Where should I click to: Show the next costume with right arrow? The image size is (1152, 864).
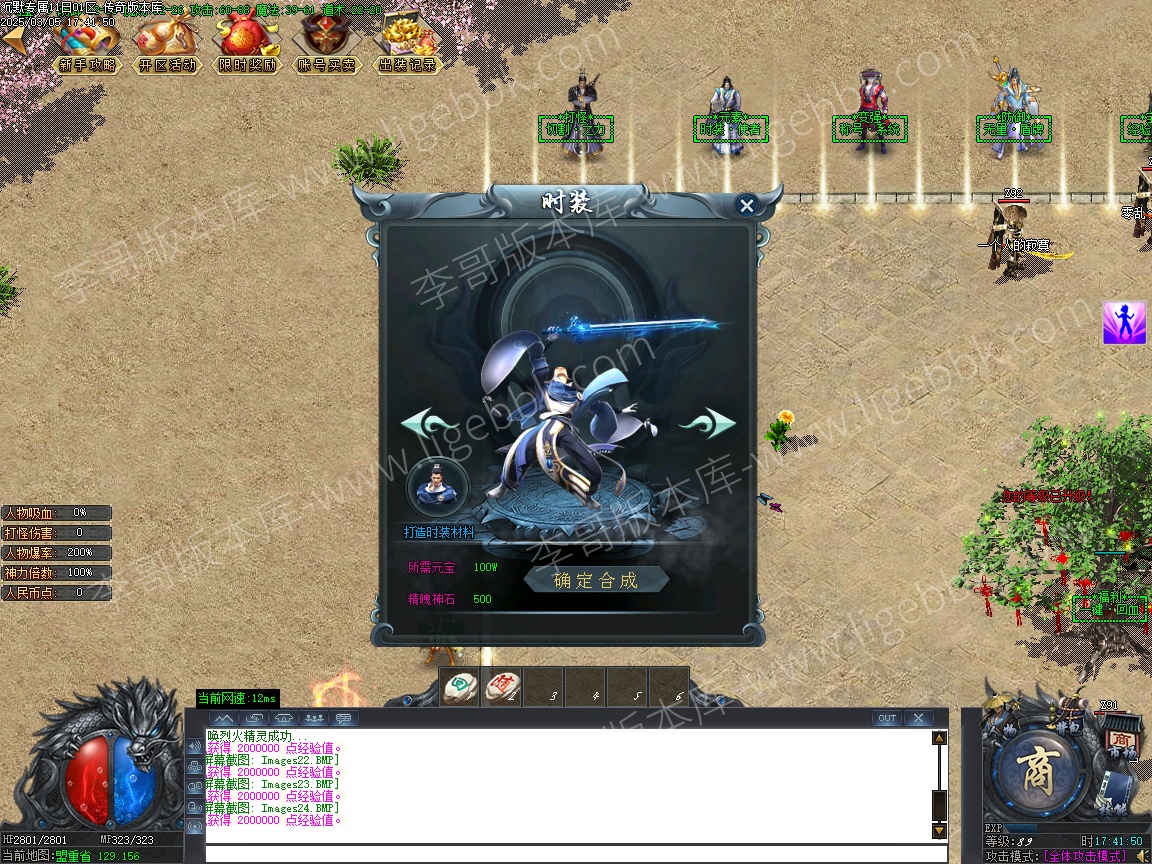[706, 423]
